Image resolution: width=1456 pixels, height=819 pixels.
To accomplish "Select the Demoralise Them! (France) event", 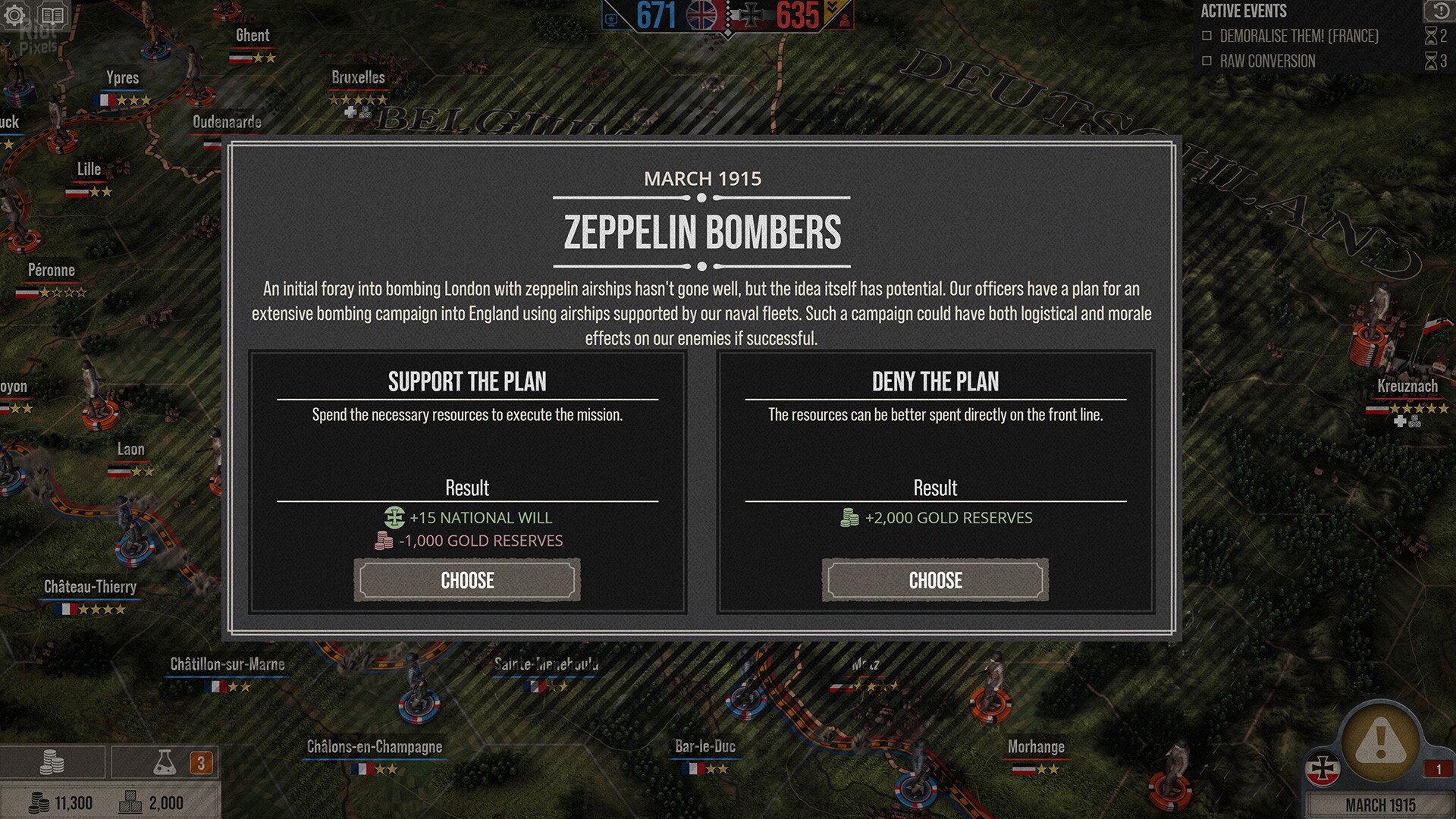I will pos(1298,36).
